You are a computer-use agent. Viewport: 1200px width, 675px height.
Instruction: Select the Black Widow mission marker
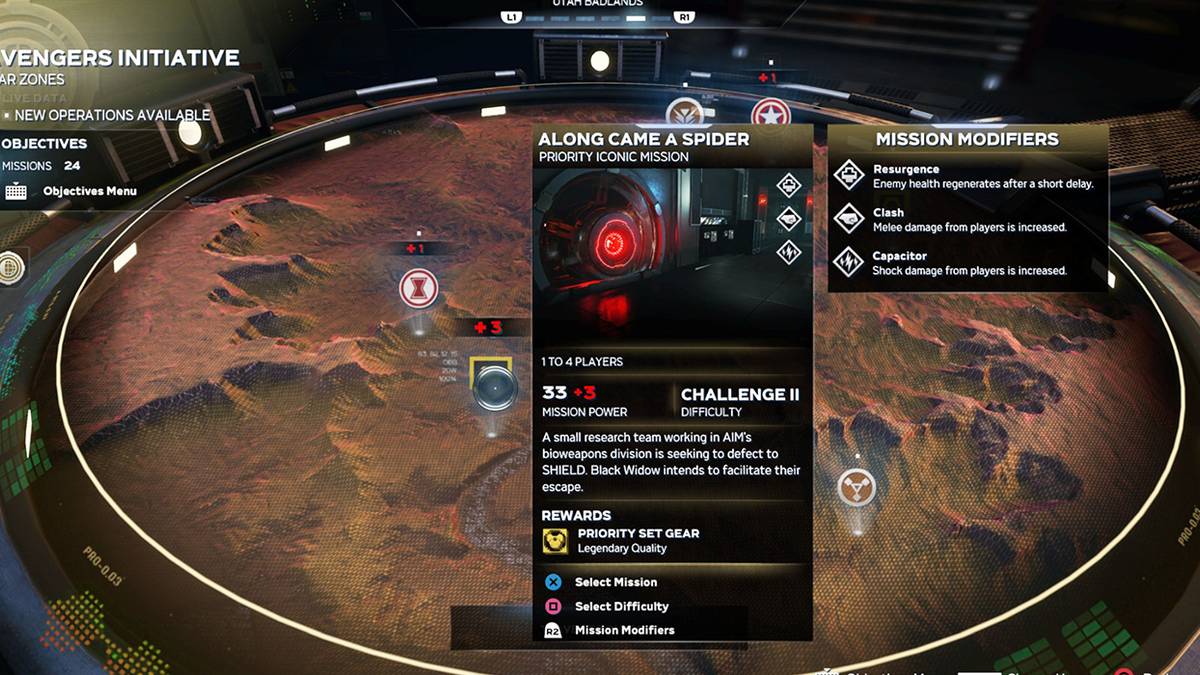(x=418, y=289)
